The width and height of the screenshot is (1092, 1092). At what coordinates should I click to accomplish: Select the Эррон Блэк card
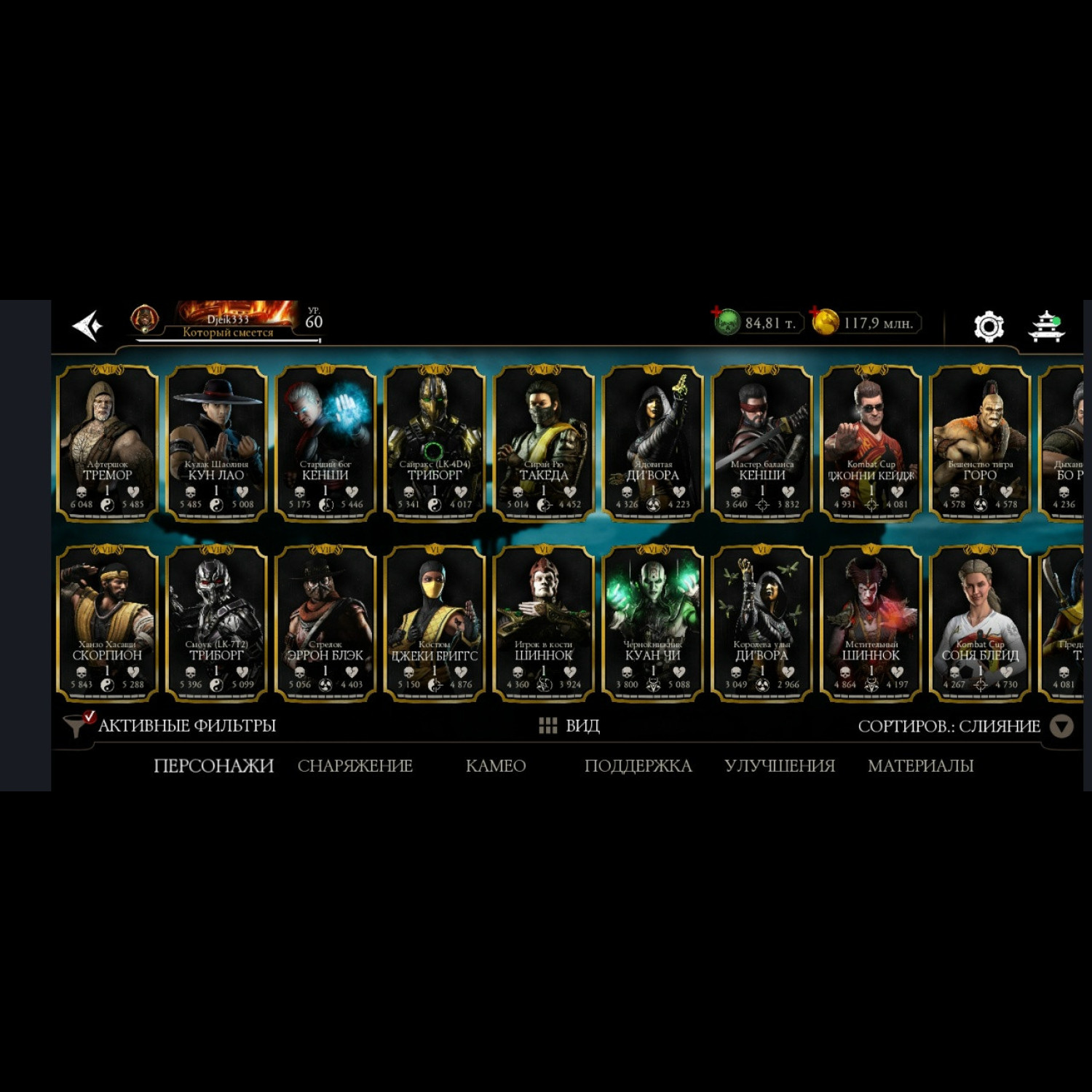pos(325,623)
